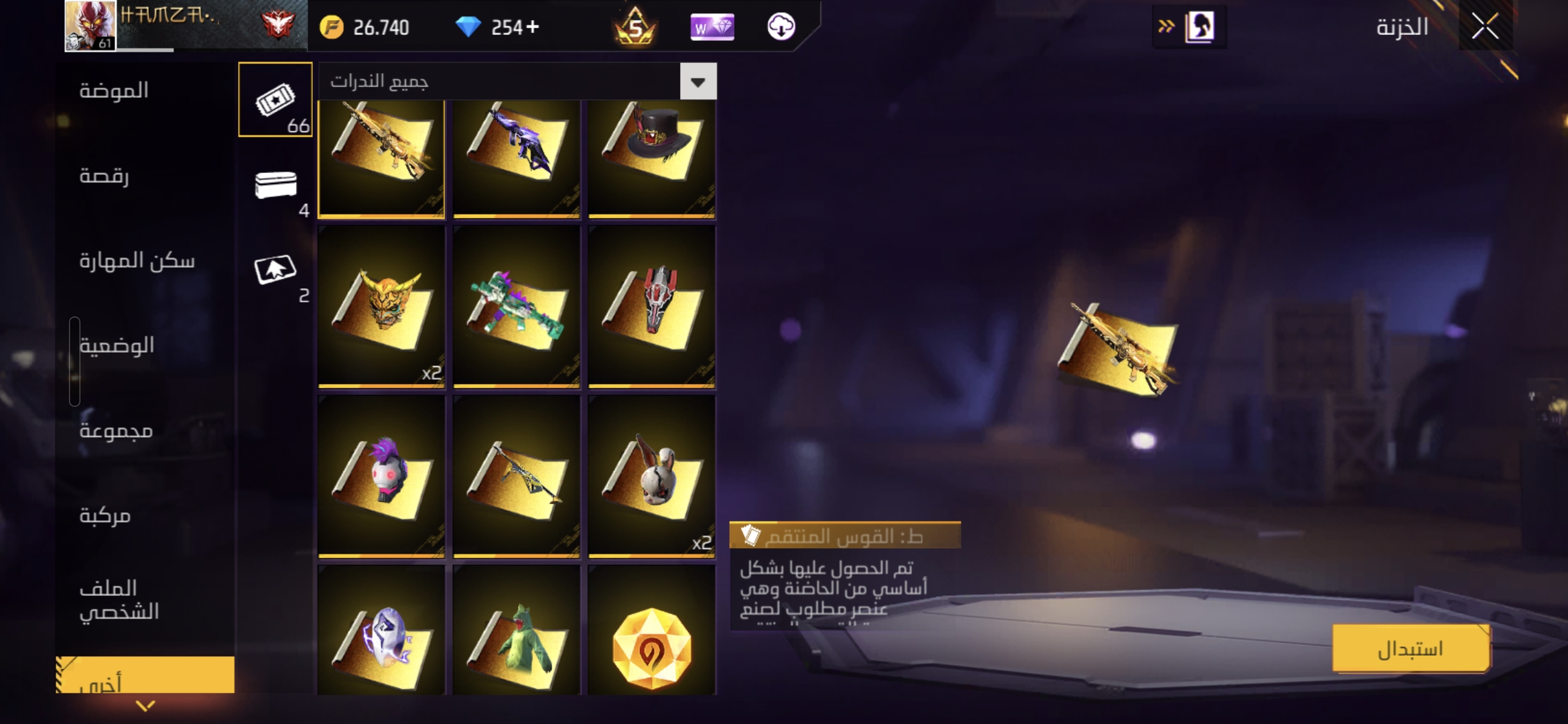Image resolution: width=1568 pixels, height=724 pixels.
Task: Select the ticket tab with 66 items
Action: tap(275, 101)
